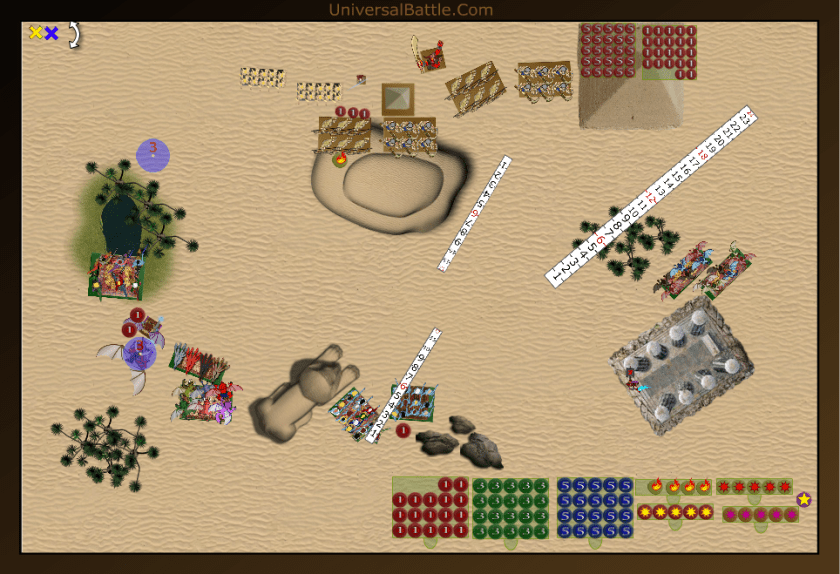This screenshot has height=574, width=840.
Task: Select the purple token with yellow star
Action: coord(804,499)
